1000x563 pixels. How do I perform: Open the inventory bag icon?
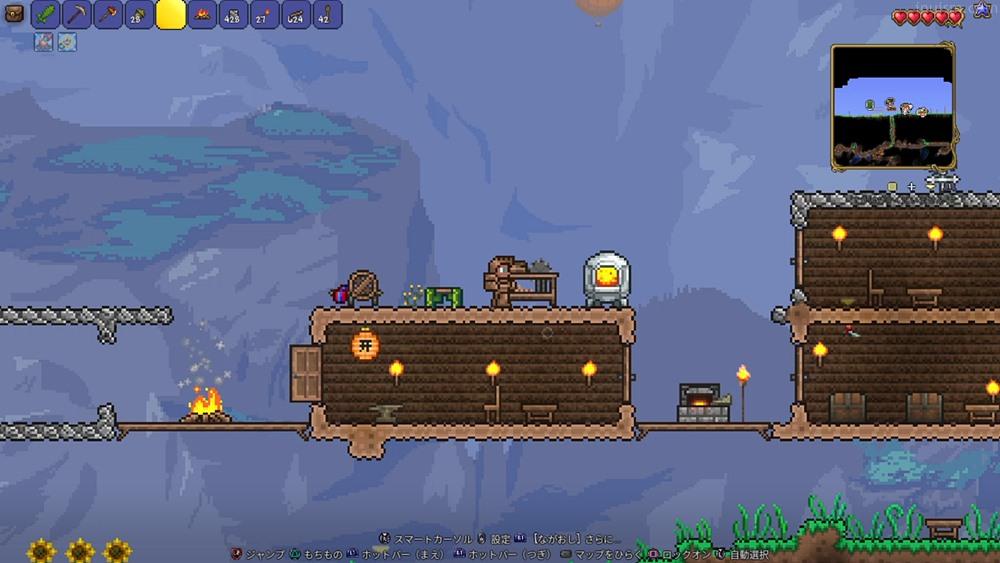[15, 15]
